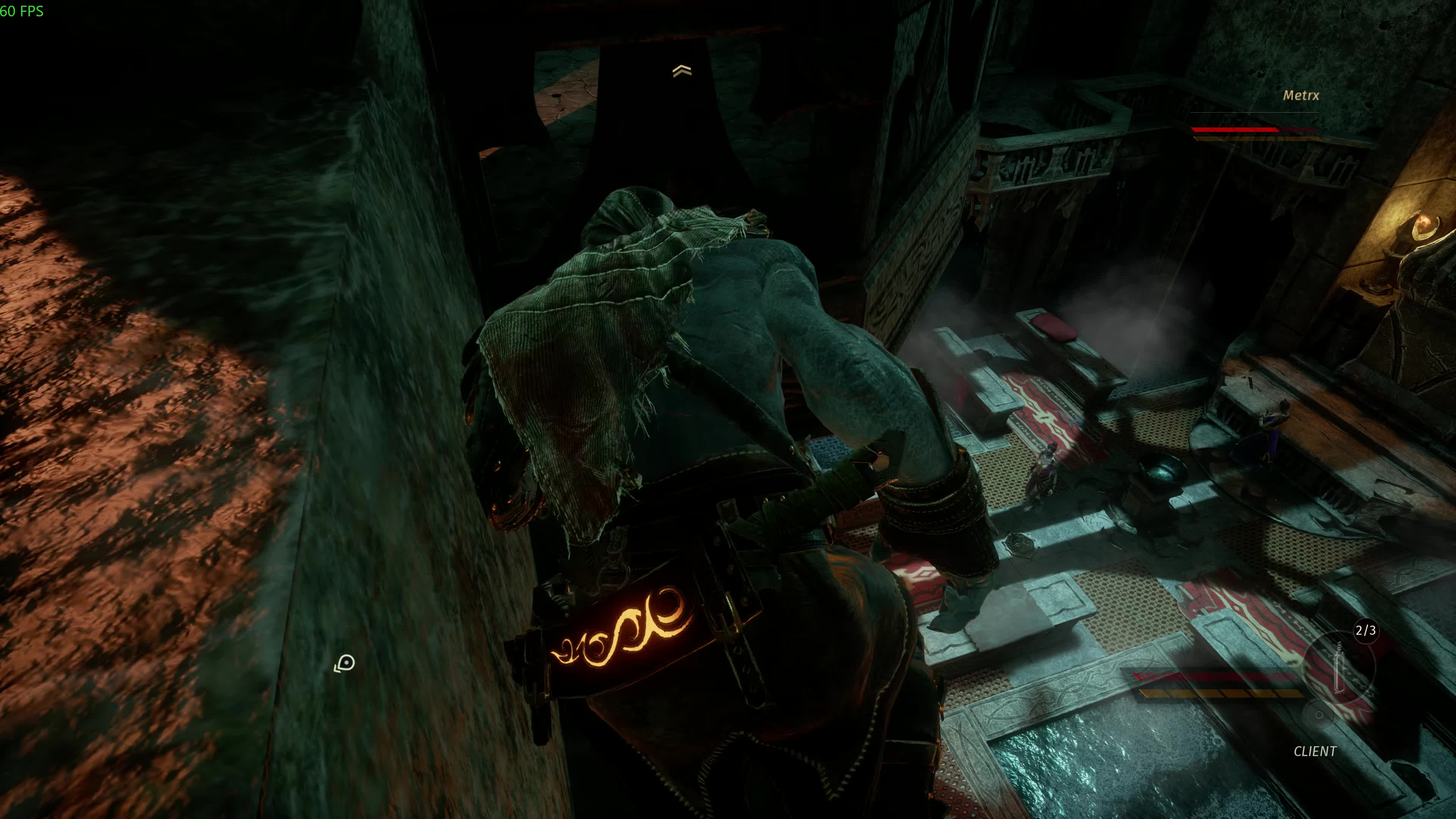The image size is (1456, 819).
Task: Click the small circle slot below the syringe
Action: coord(1319,715)
